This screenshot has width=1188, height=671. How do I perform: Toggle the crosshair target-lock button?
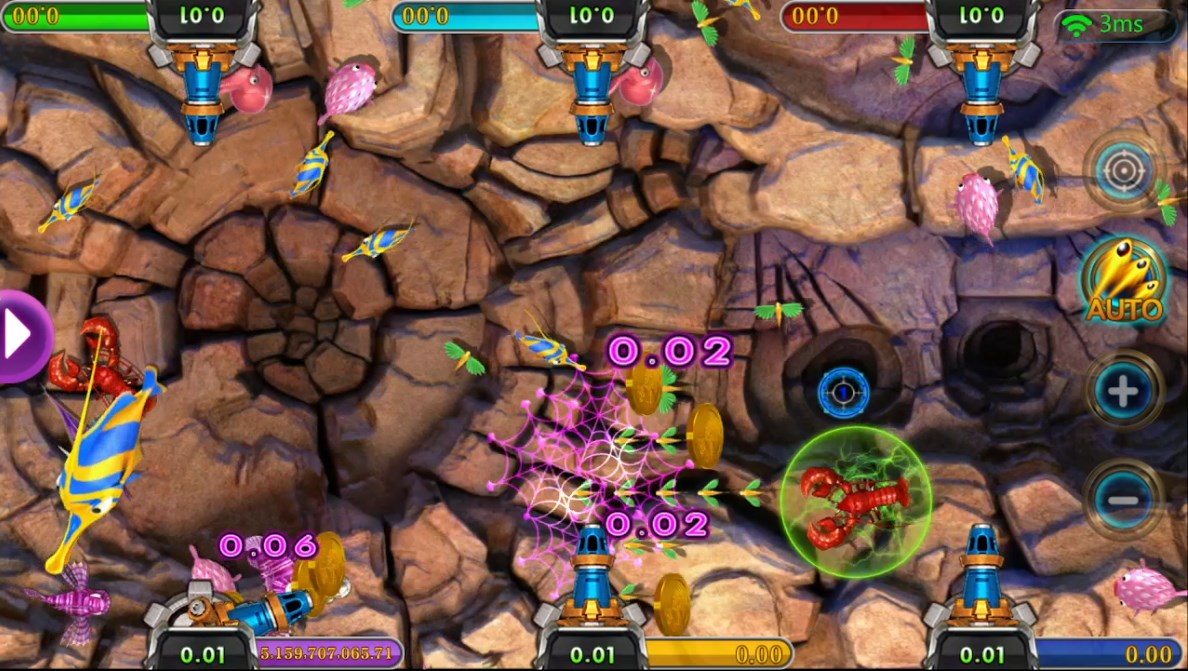tap(1124, 173)
